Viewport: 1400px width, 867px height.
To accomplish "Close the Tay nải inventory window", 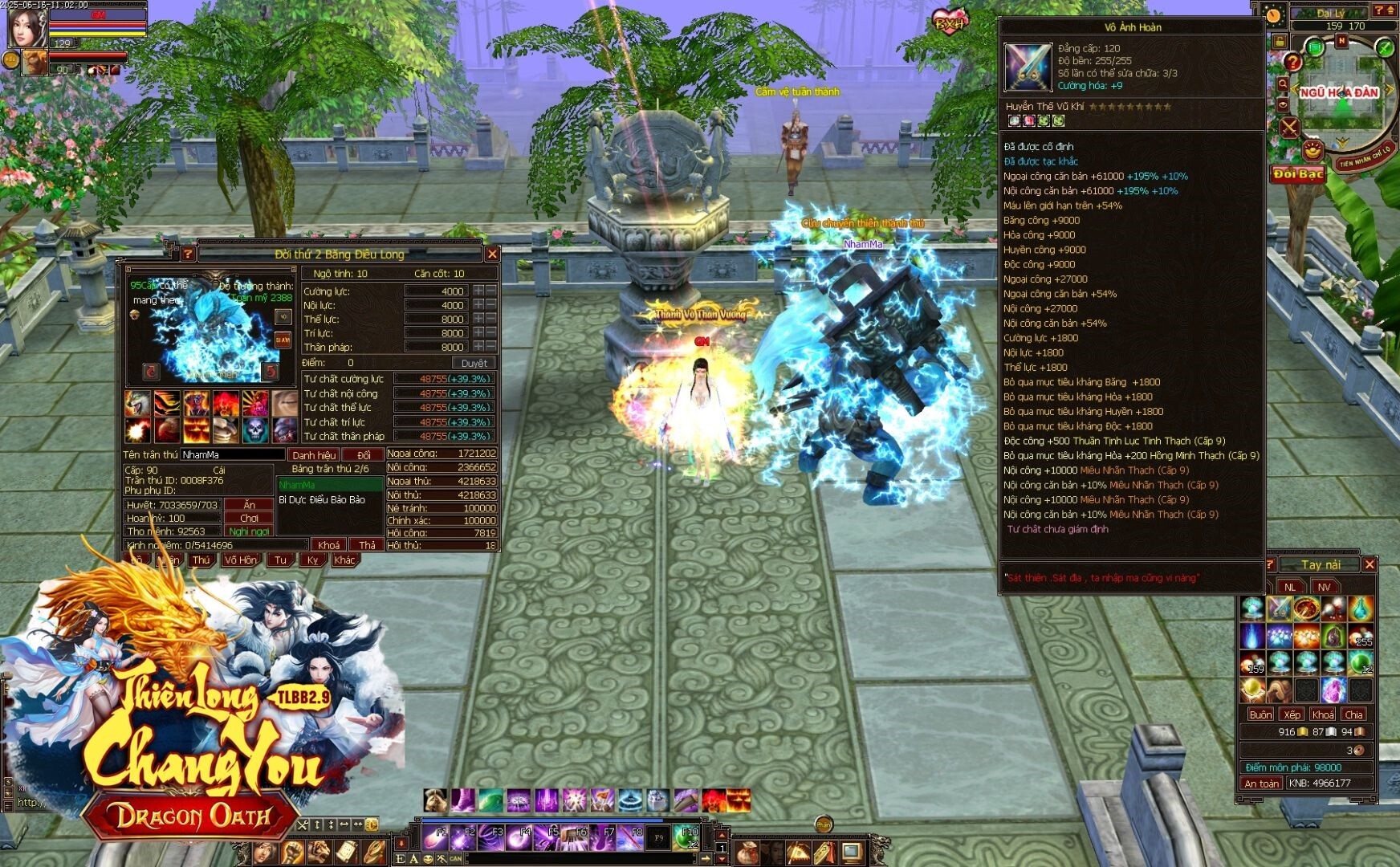I will point(1369,565).
